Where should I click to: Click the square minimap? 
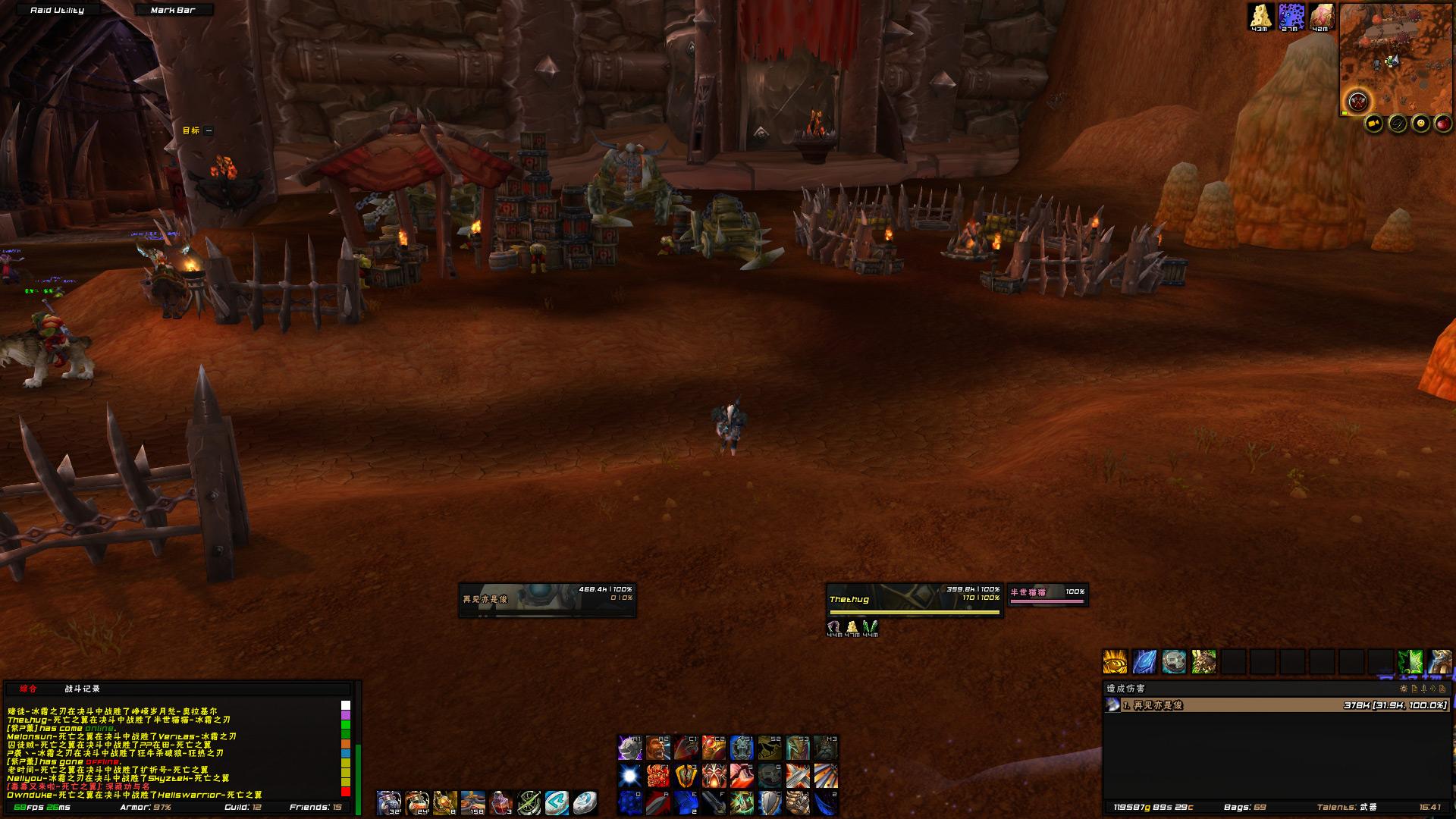tap(1396, 58)
